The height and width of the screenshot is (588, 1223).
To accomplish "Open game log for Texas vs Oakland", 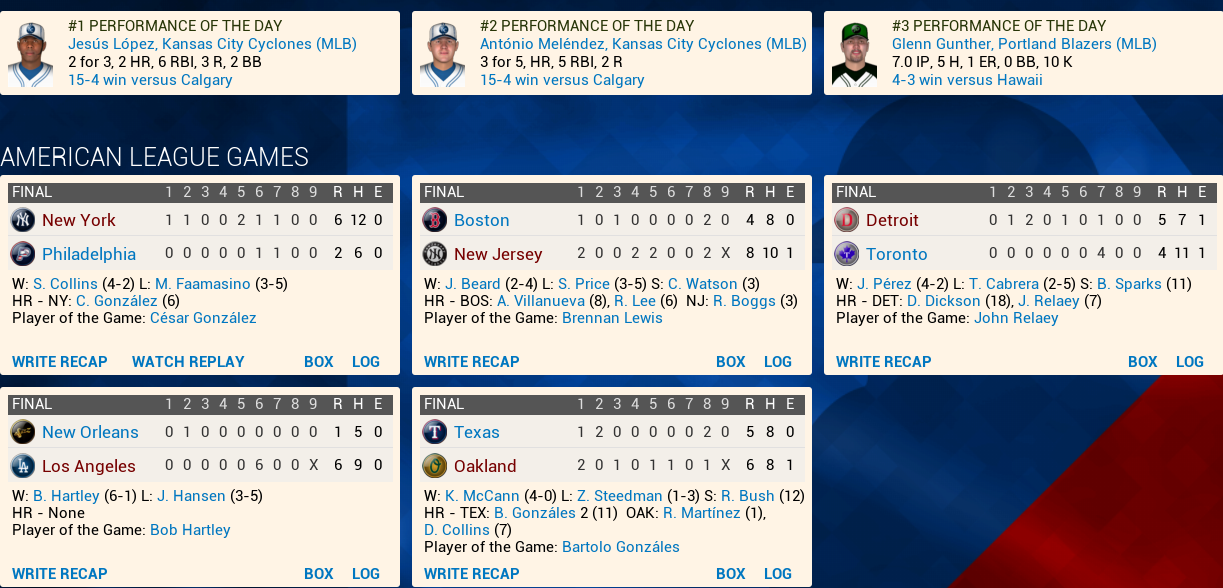I will point(777,574).
